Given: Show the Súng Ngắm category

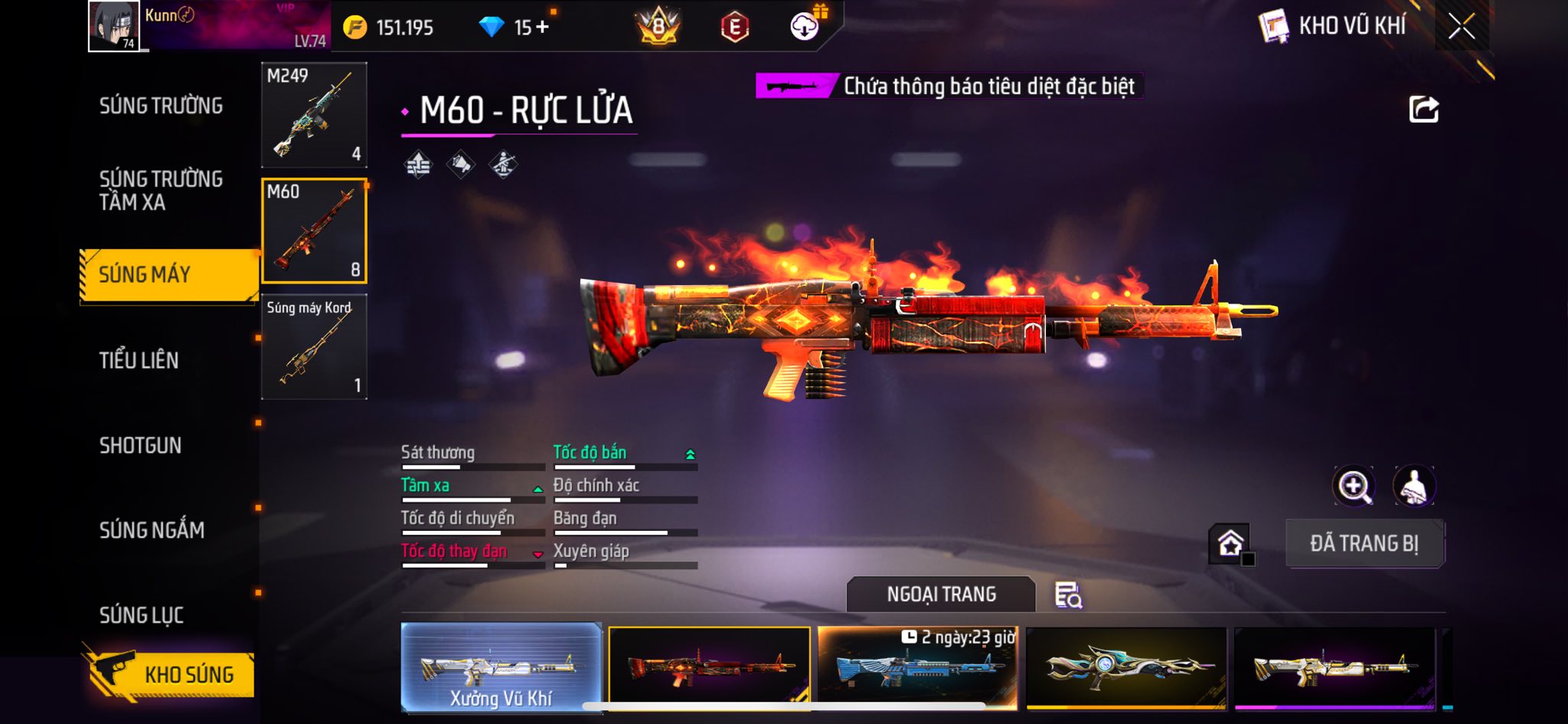Looking at the screenshot, I should coord(152,529).
